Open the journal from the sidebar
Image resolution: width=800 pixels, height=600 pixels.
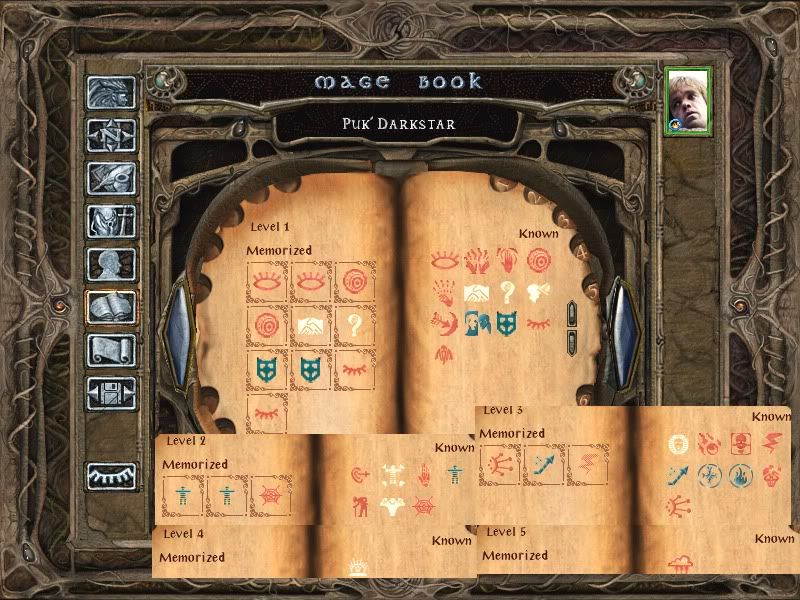[x=111, y=177]
